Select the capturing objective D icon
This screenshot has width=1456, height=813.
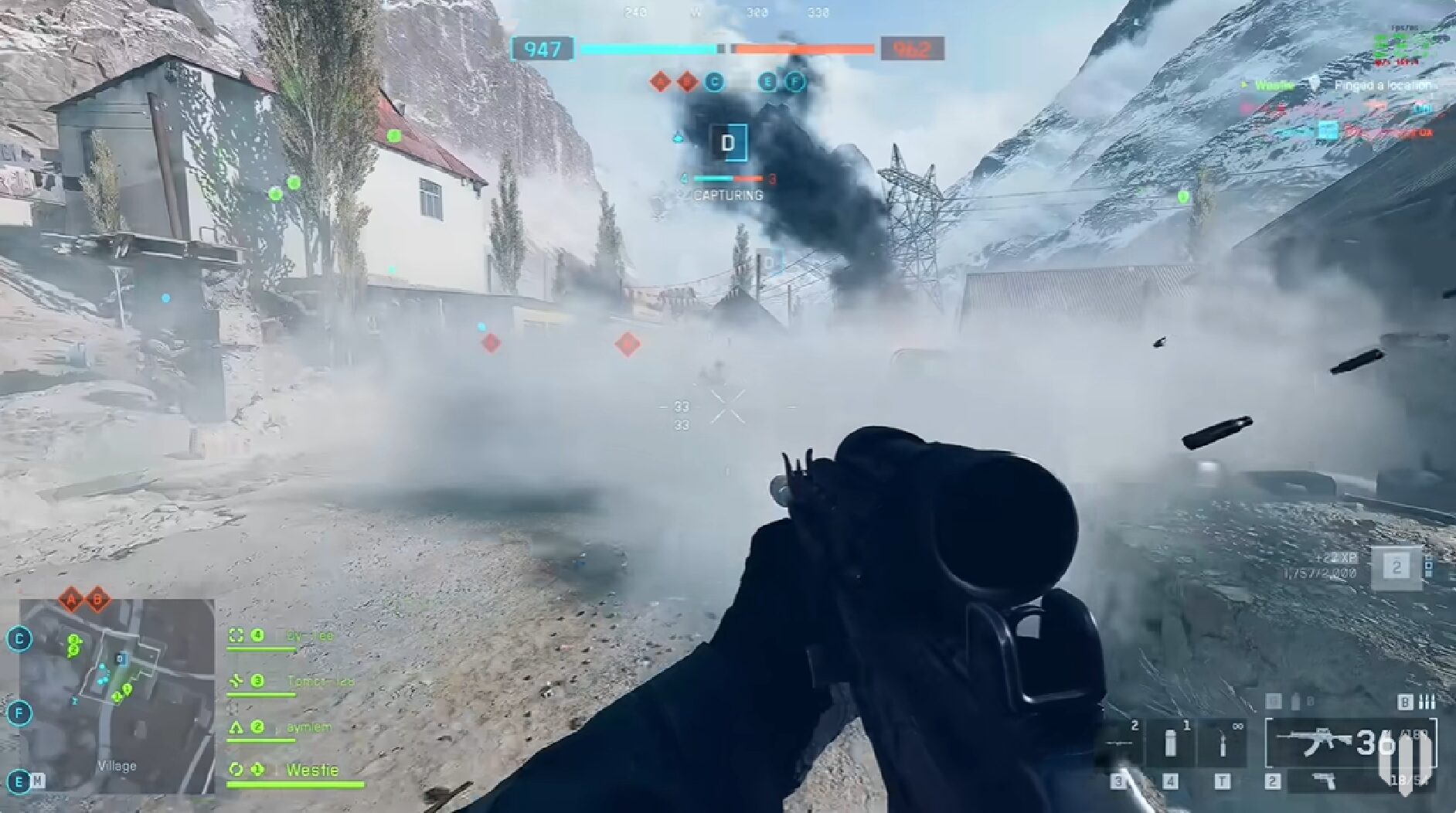[728, 143]
